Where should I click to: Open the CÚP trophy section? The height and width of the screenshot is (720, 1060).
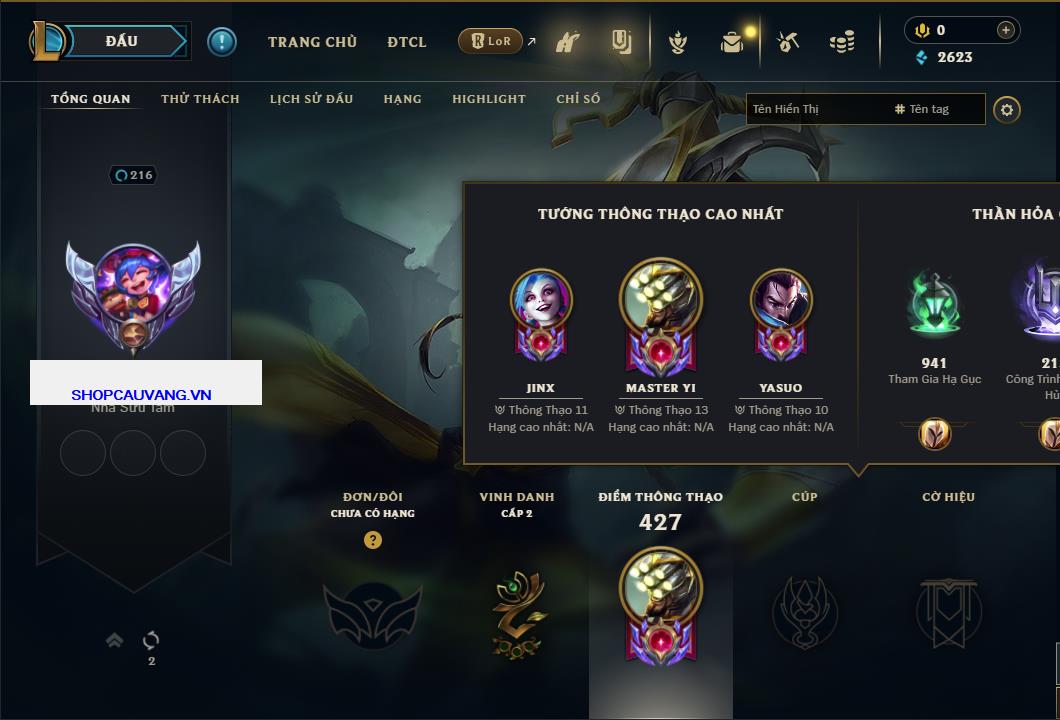804,612
